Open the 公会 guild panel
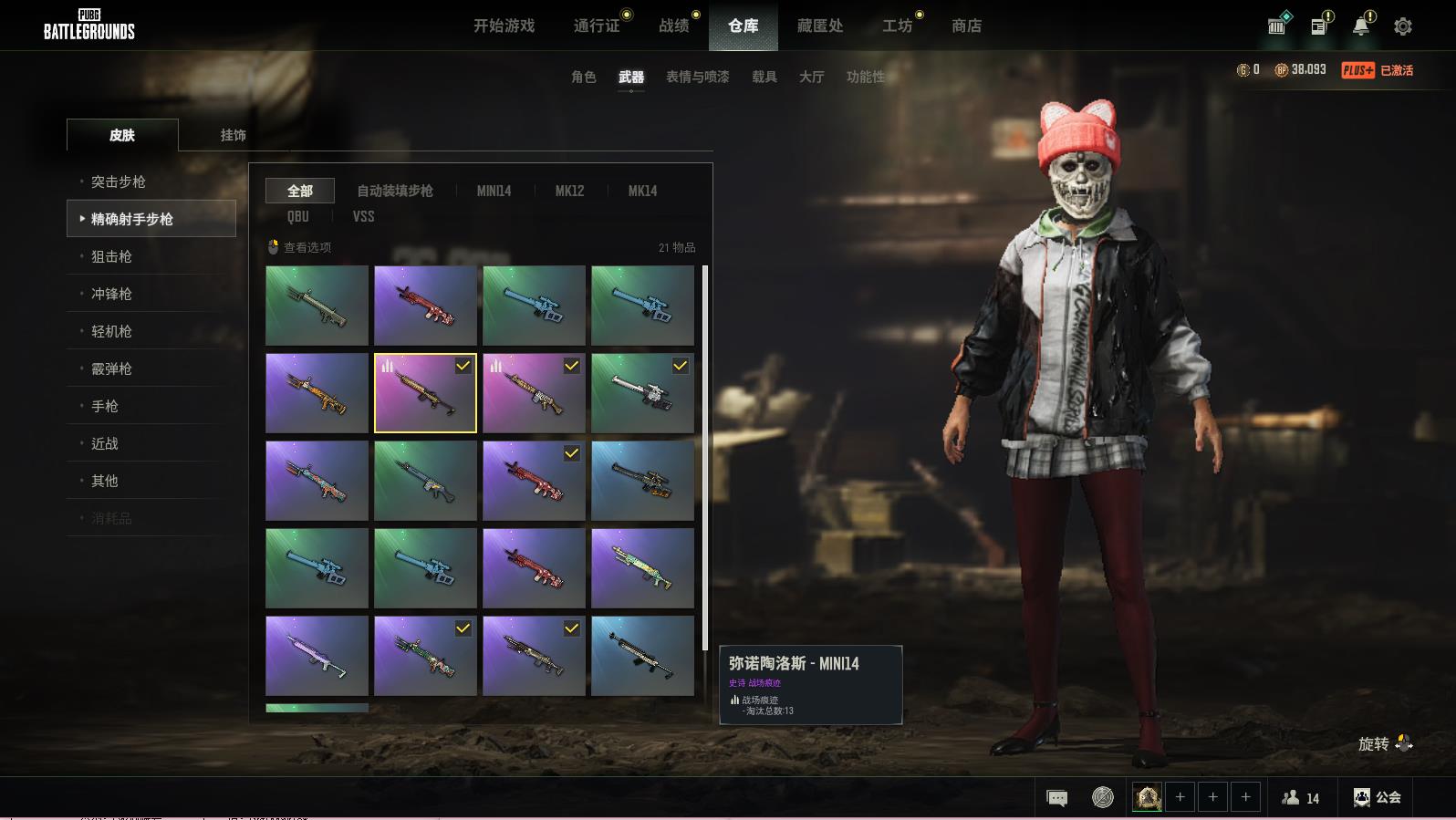 point(1378,797)
